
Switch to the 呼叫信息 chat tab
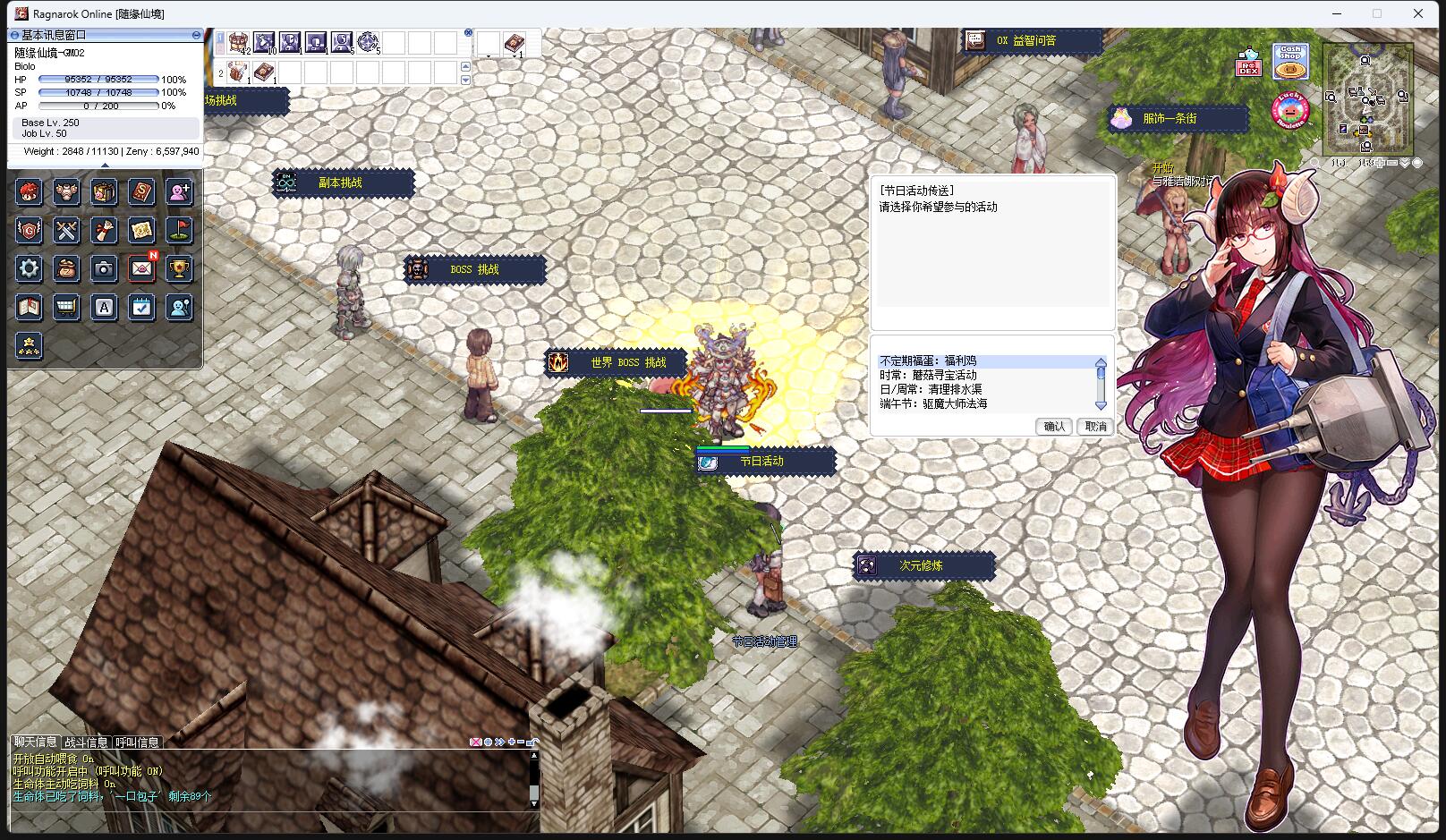click(x=137, y=742)
